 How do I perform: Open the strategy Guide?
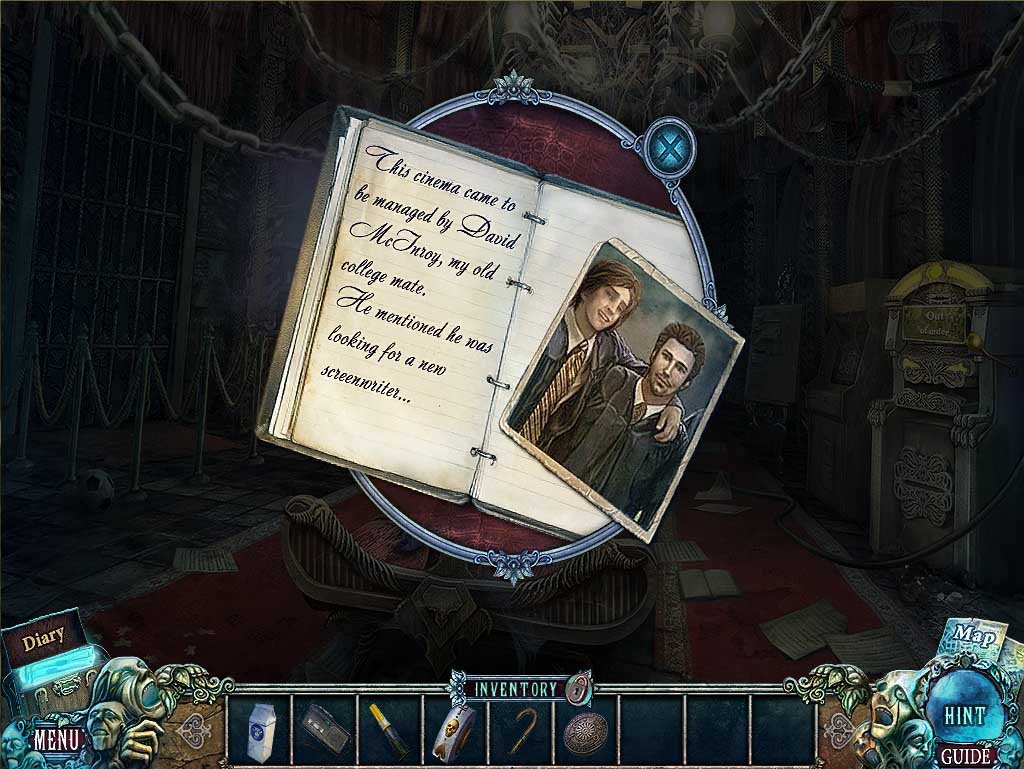pos(965,756)
